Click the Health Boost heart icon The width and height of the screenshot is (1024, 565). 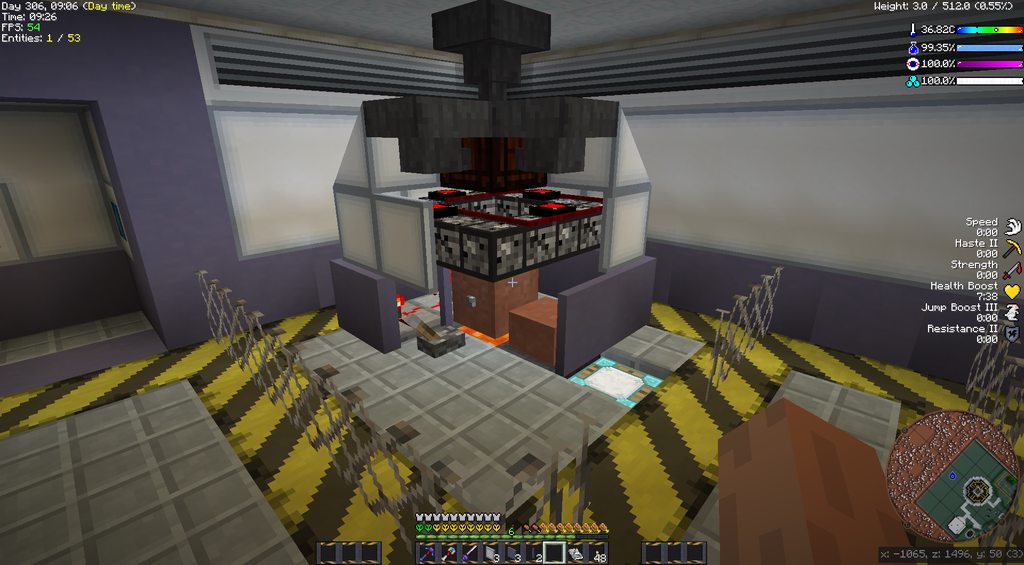(x=1012, y=291)
